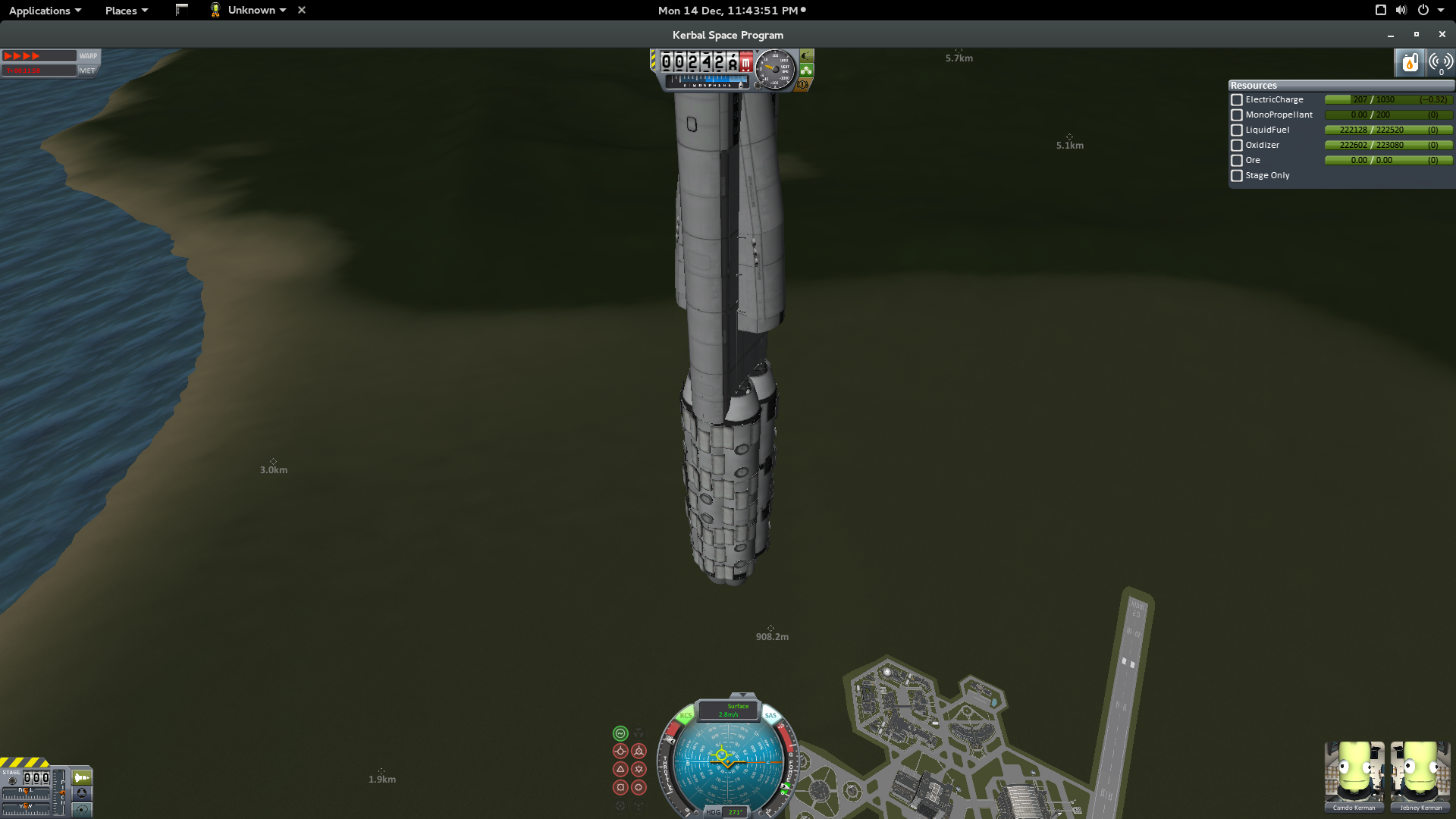1456x819 pixels.
Task: Select the stability assist SAS mode icon
Action: click(620, 733)
